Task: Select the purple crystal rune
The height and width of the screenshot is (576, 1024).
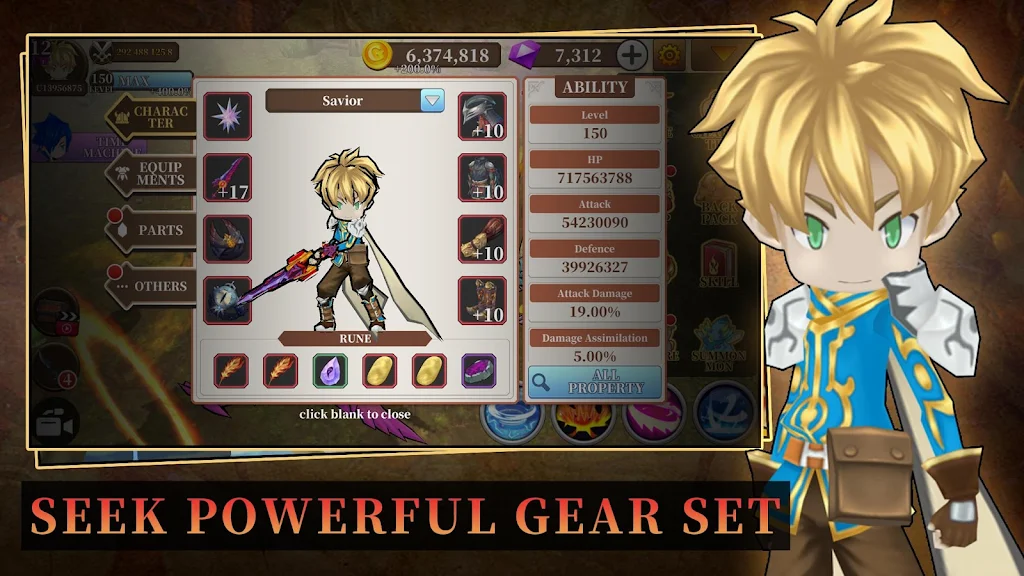Action: pos(330,371)
